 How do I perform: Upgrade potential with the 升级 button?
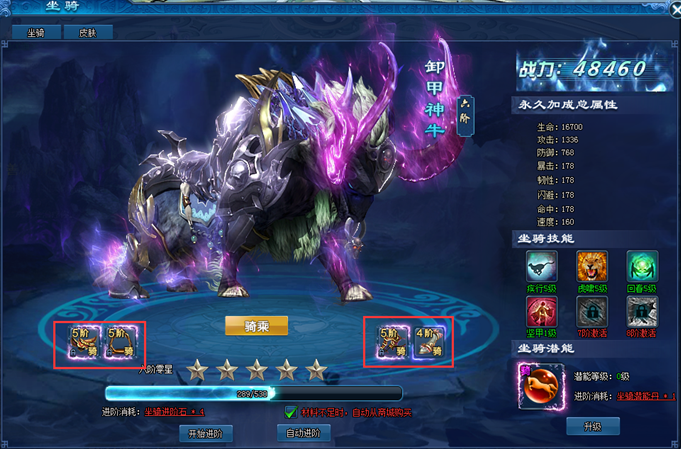click(593, 427)
